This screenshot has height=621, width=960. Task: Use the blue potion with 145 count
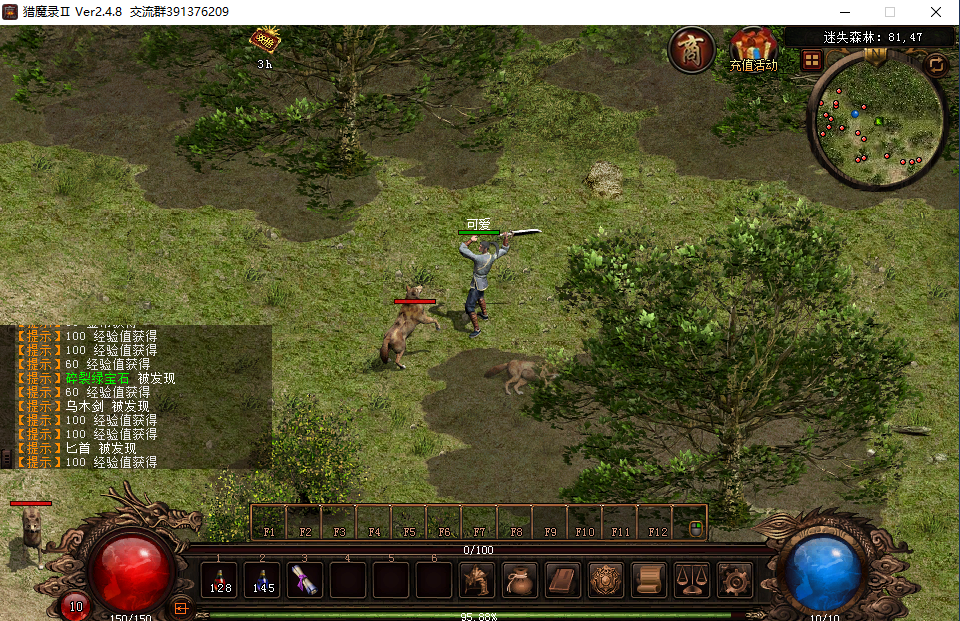coord(263,580)
